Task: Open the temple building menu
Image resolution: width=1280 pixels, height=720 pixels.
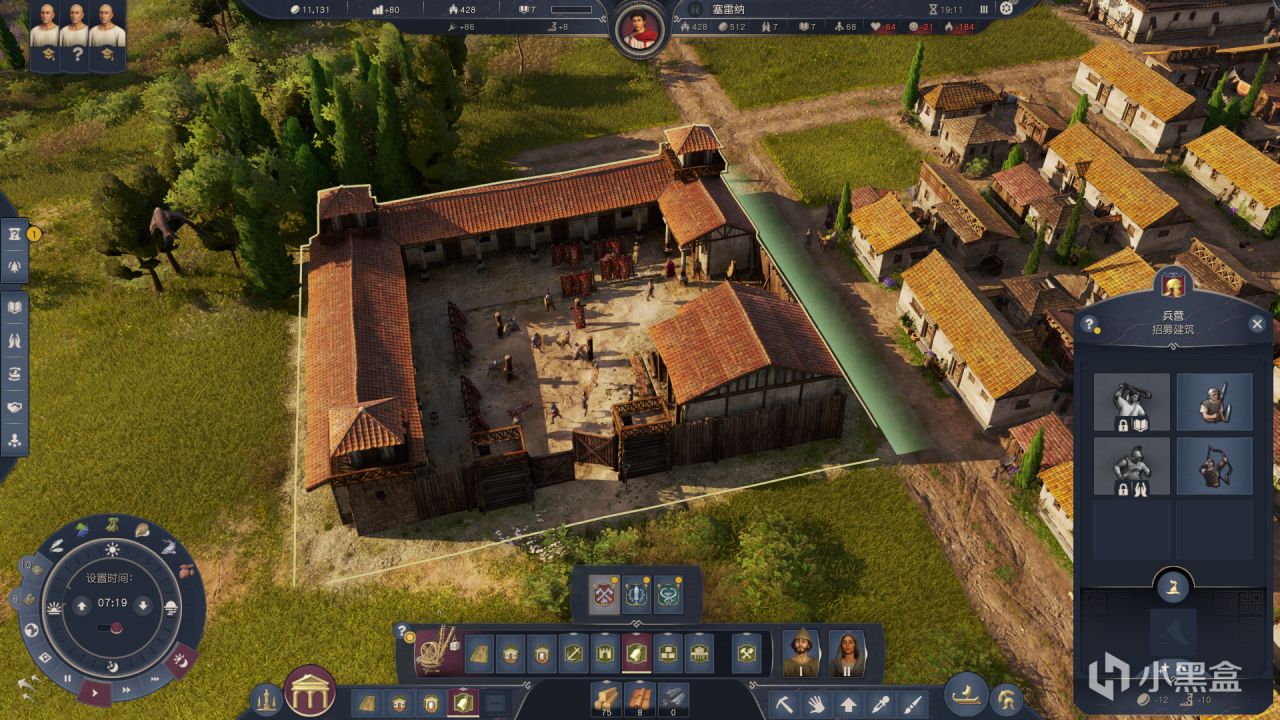Action: click(x=309, y=691)
